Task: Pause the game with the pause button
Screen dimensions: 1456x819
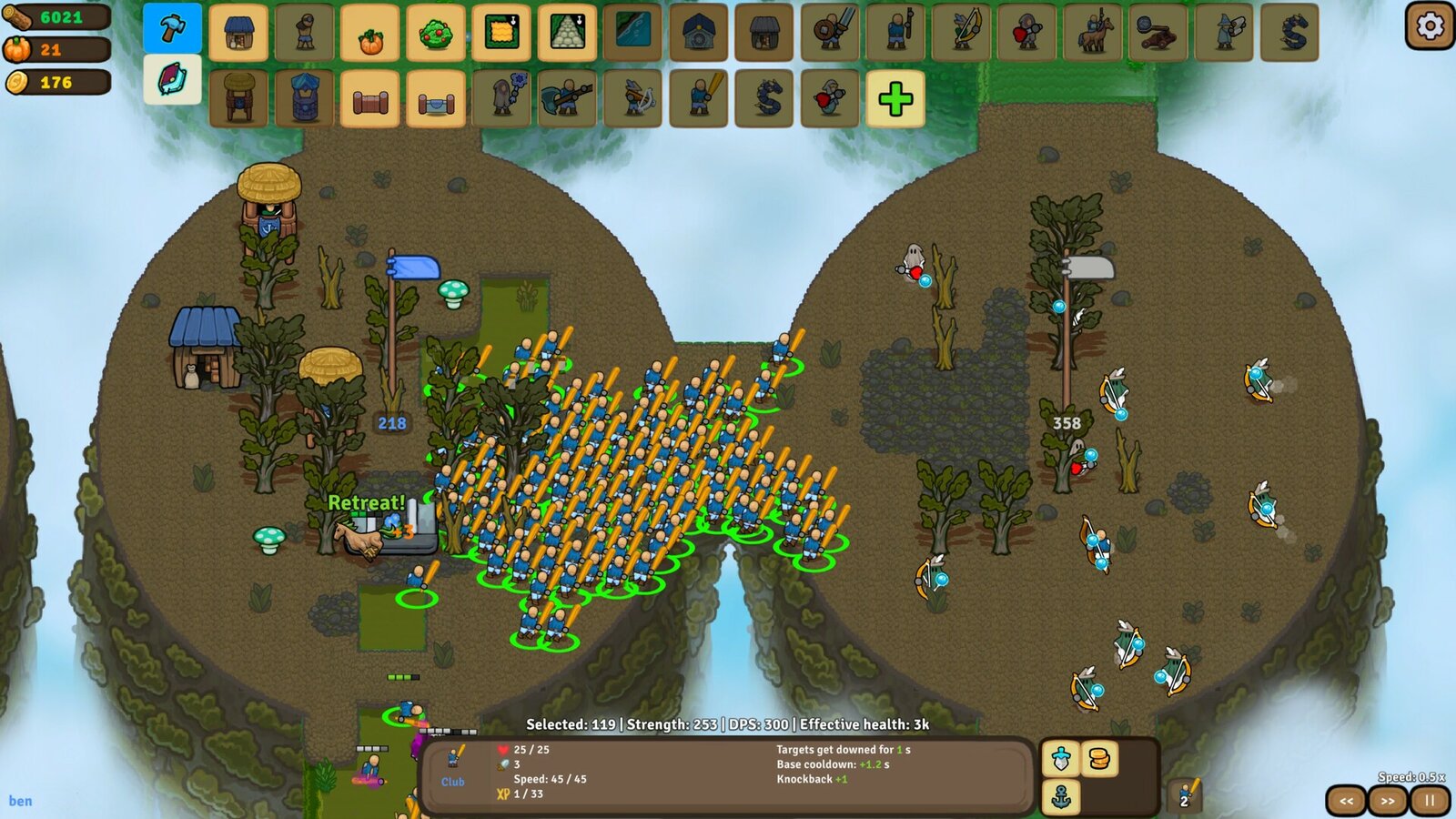Action: pos(1430,799)
